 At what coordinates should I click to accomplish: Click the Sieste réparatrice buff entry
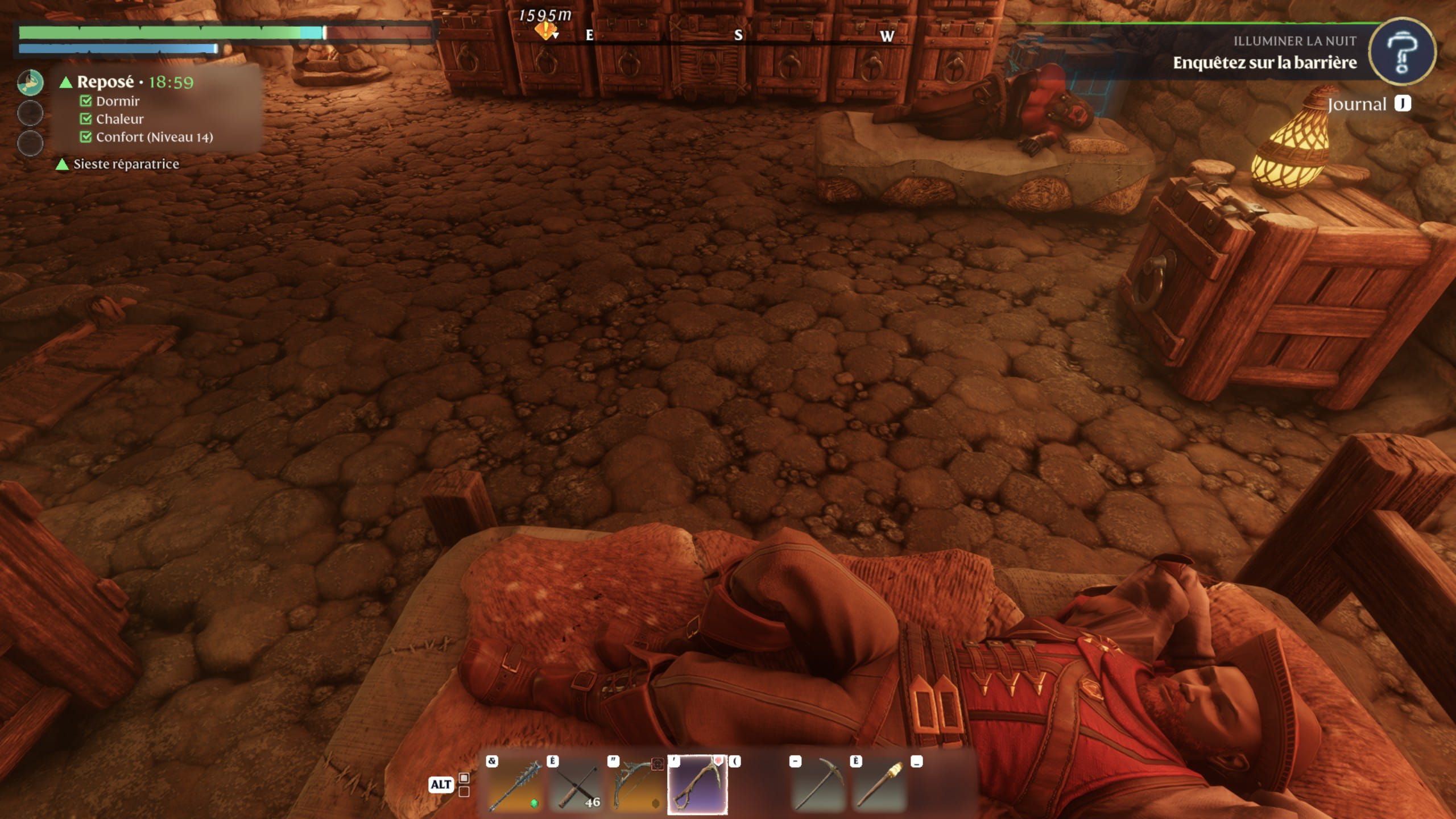[x=125, y=164]
